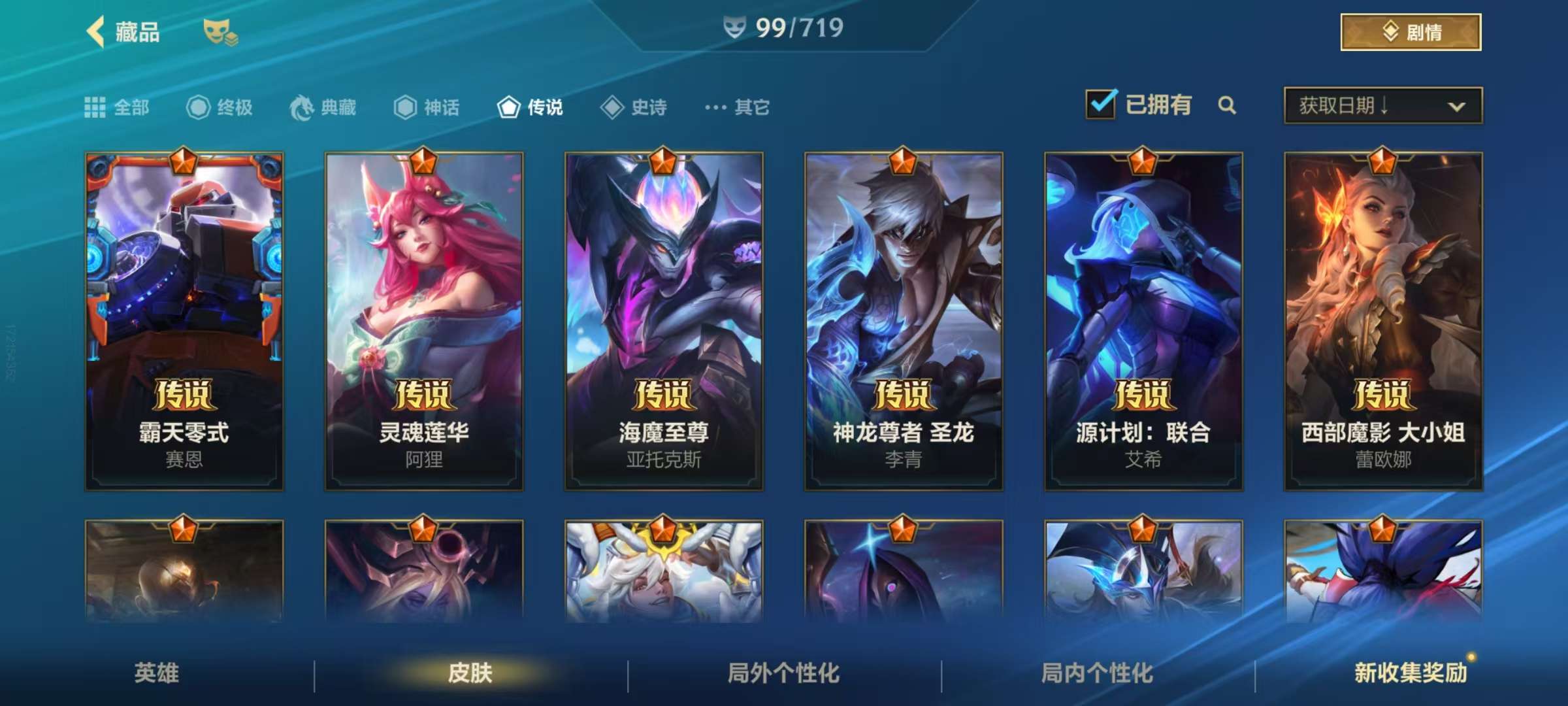
Task: Open the 其它 filter options
Action: point(738,107)
